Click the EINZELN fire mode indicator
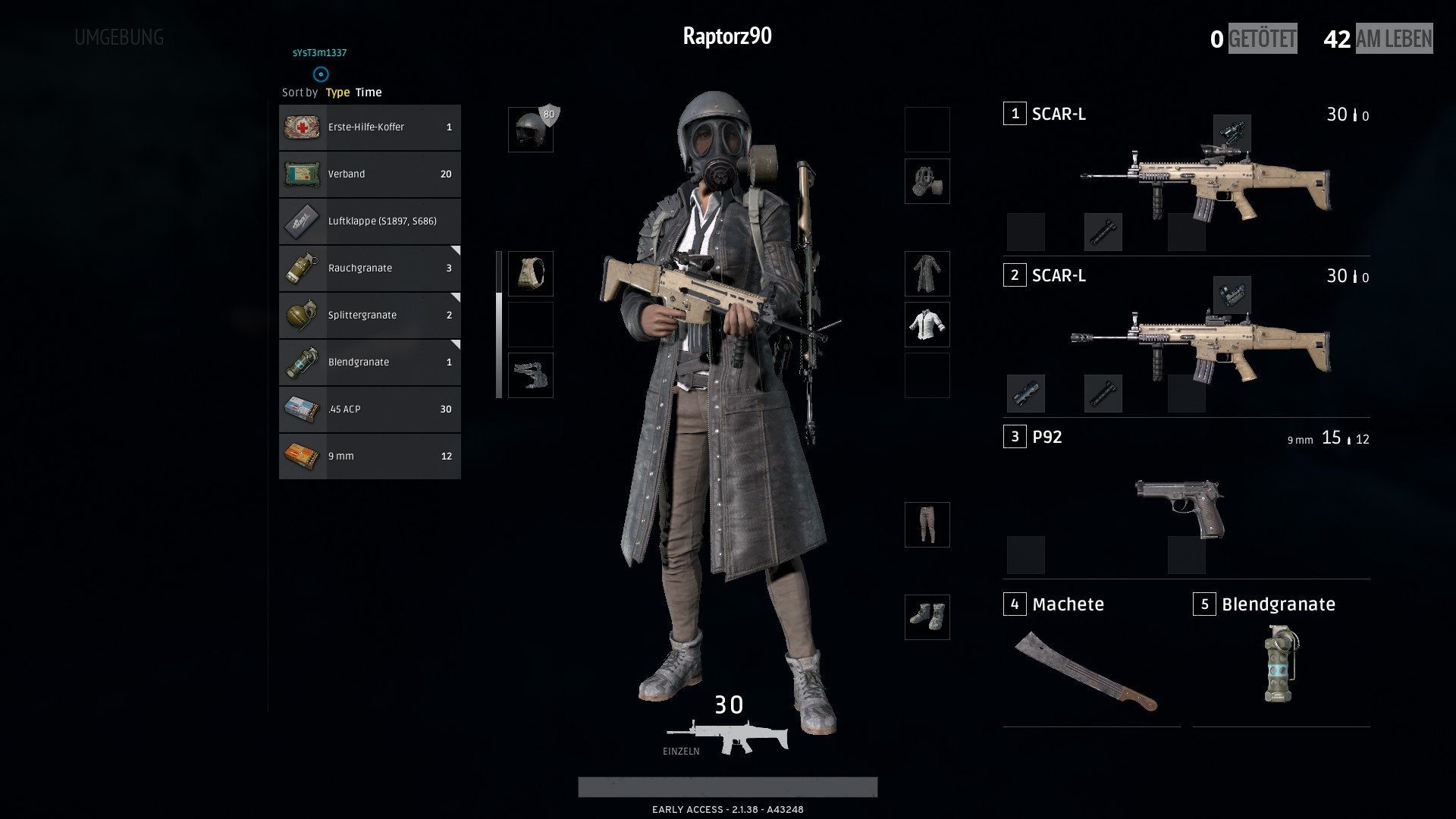 [x=680, y=751]
